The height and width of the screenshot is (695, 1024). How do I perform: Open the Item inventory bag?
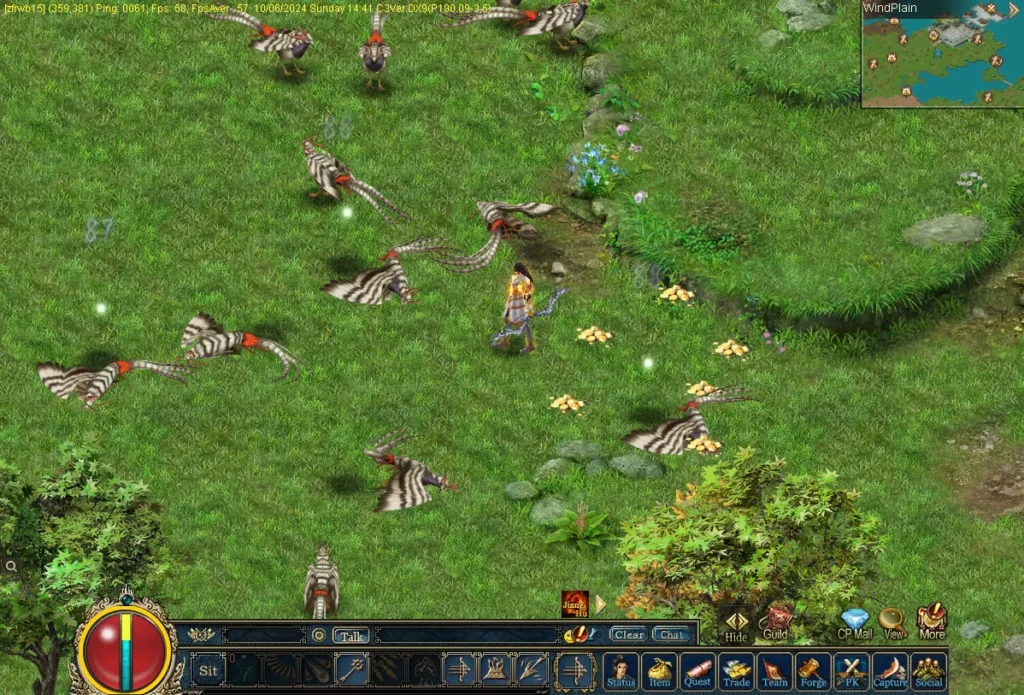point(659,670)
